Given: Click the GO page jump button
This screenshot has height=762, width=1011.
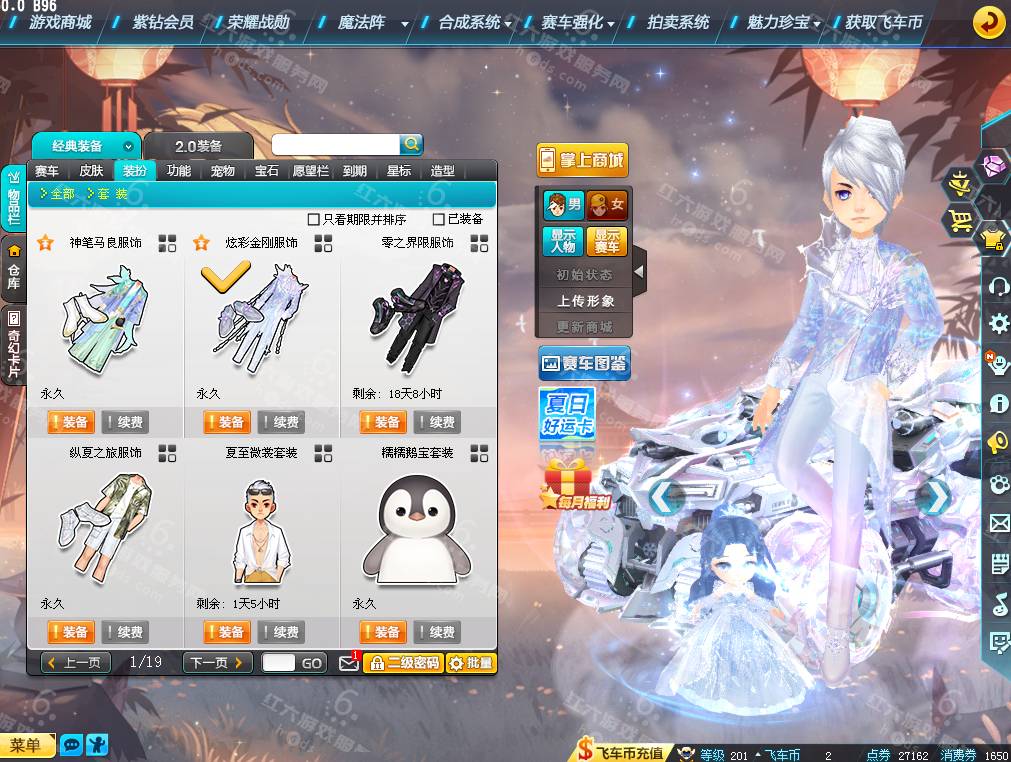Looking at the screenshot, I should coord(312,663).
